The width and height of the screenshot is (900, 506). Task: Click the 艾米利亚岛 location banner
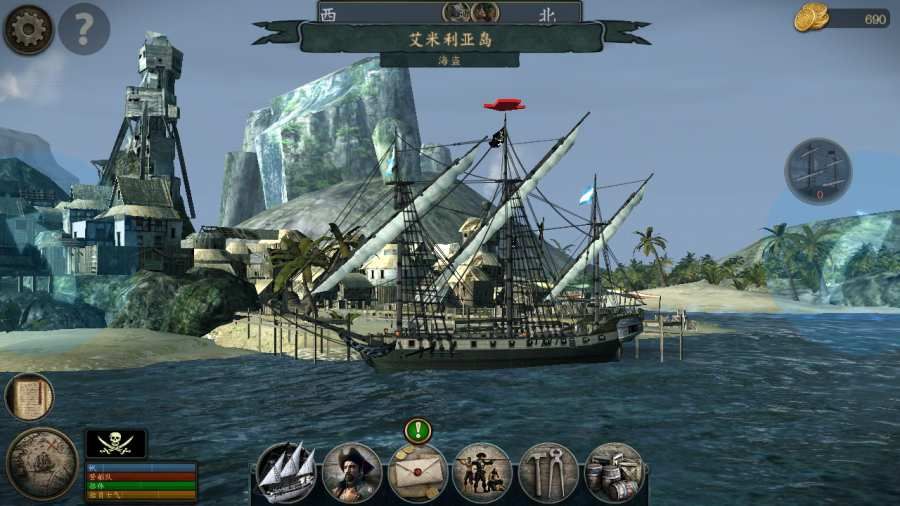tap(451, 38)
